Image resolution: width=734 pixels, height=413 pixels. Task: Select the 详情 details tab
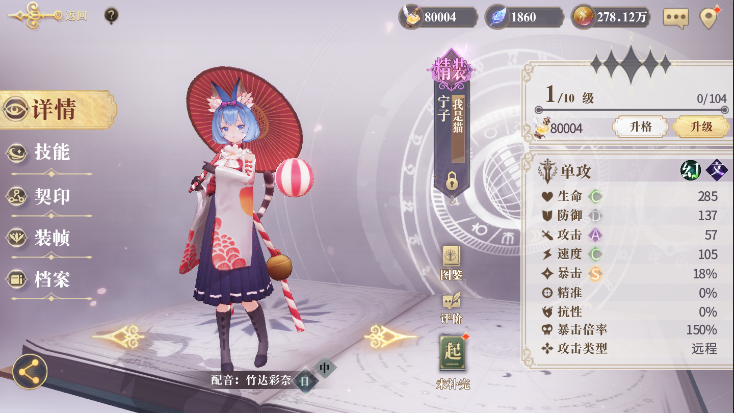click(x=55, y=110)
